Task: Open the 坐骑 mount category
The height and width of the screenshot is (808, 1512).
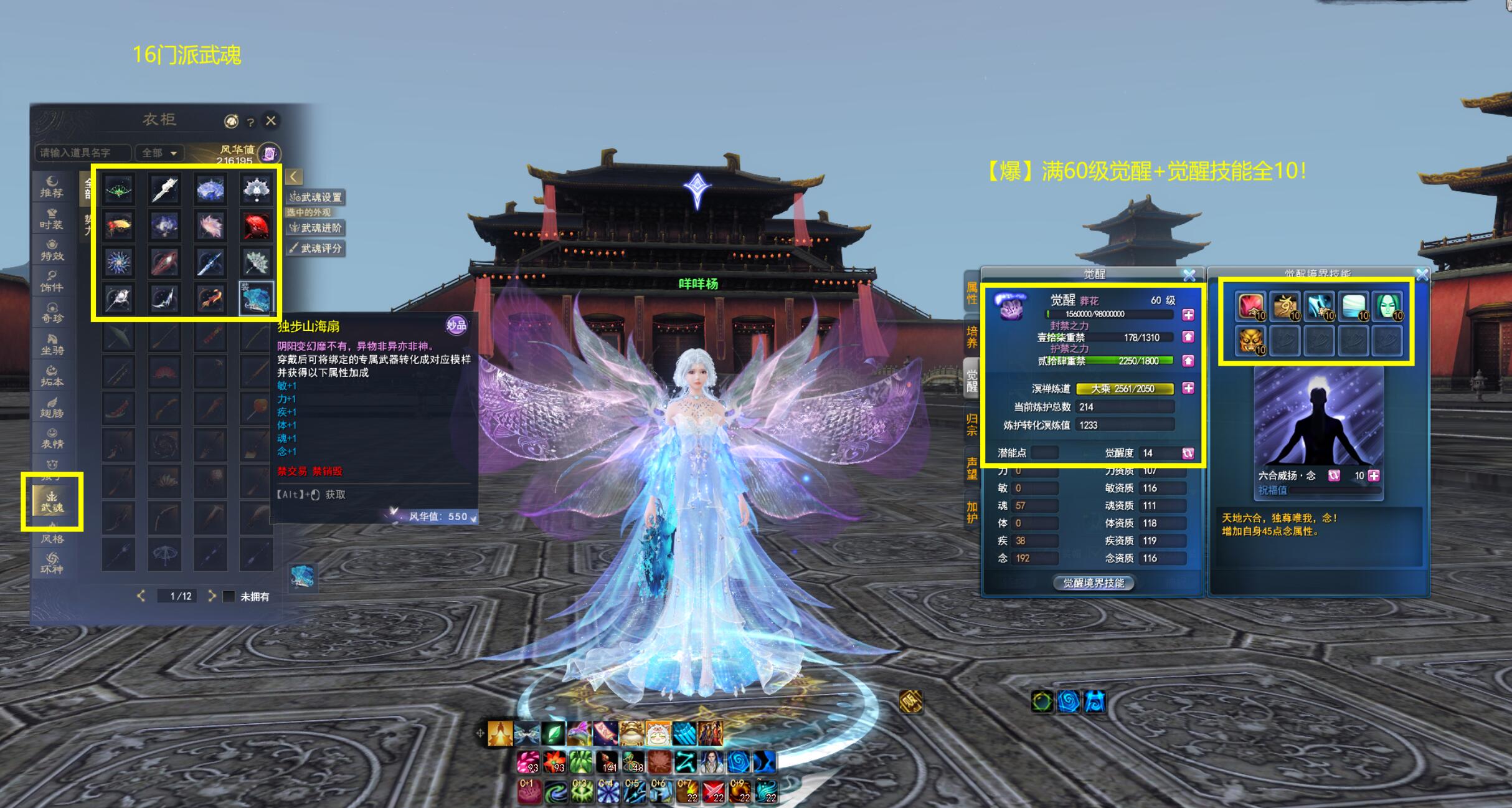Action: pos(52,344)
